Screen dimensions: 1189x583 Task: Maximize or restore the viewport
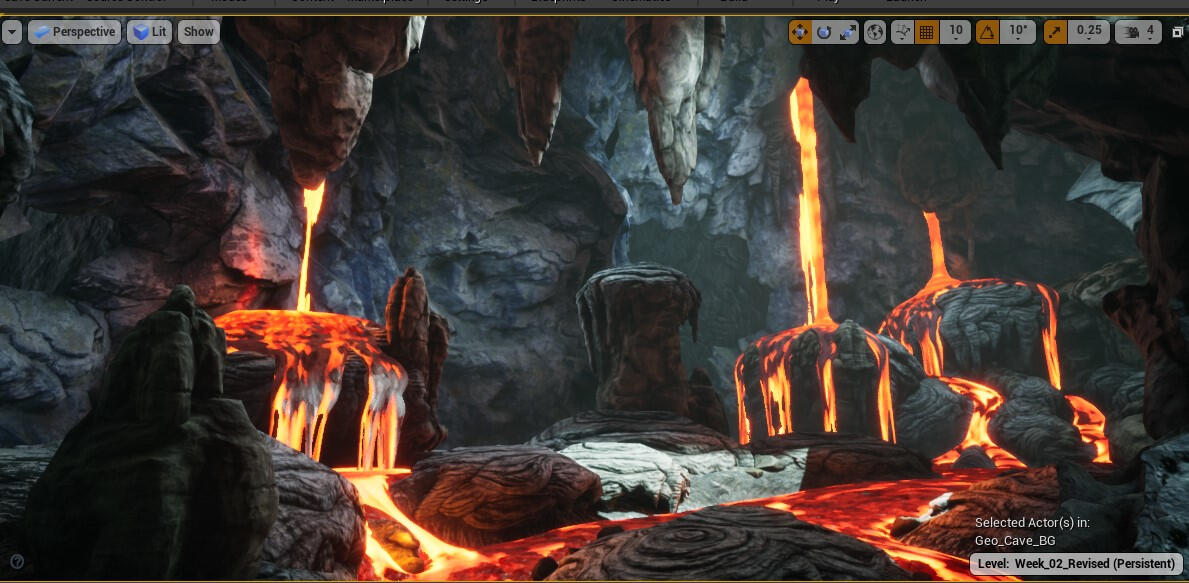pyautogui.click(x=1177, y=32)
